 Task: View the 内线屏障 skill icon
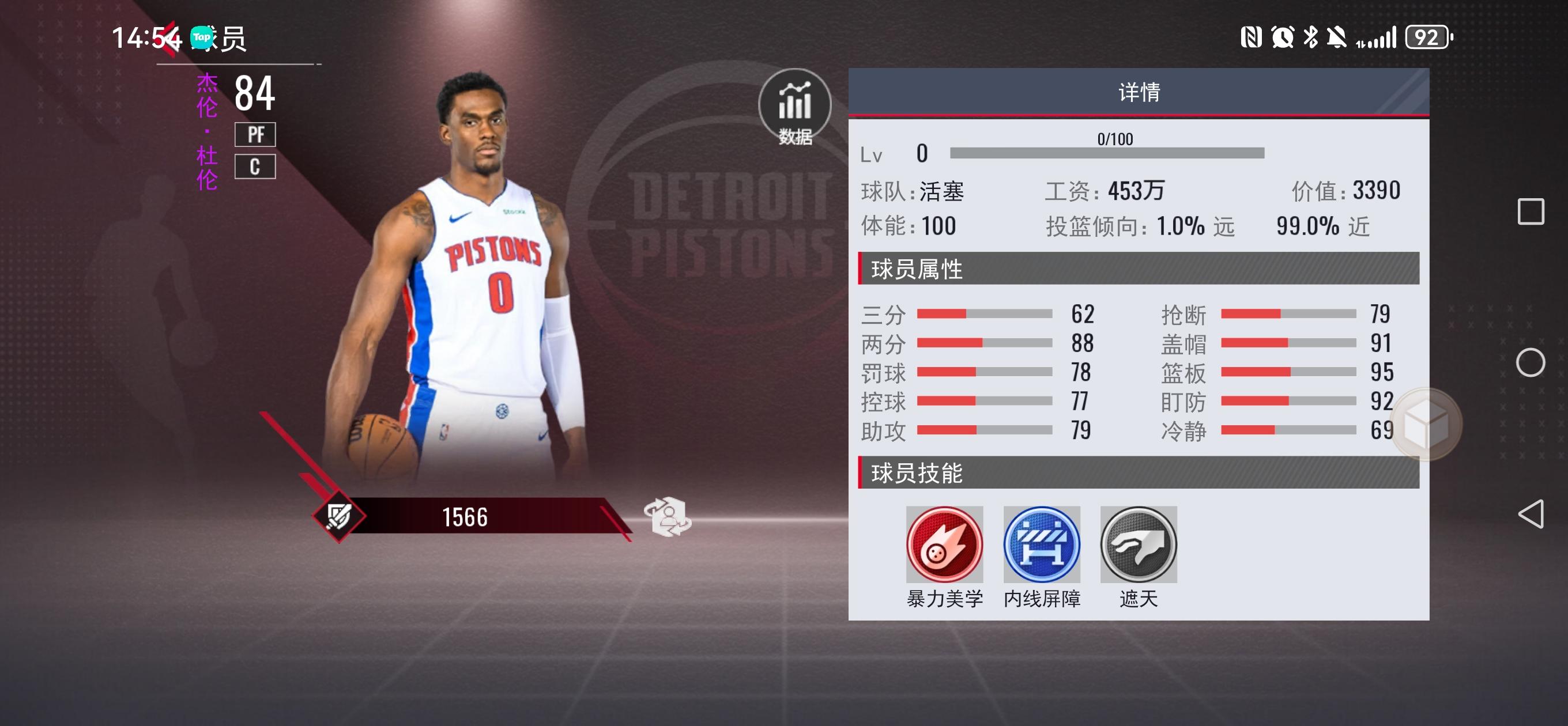coord(1042,544)
